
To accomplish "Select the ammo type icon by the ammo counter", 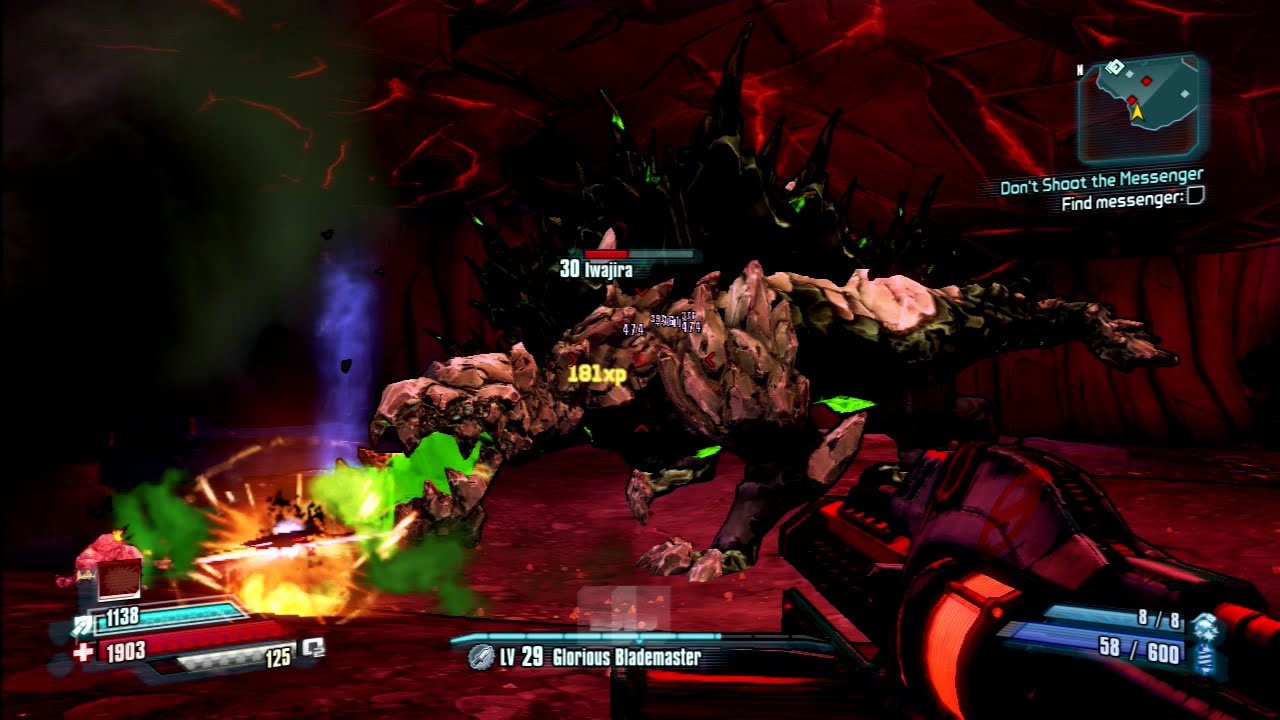I will (1204, 644).
